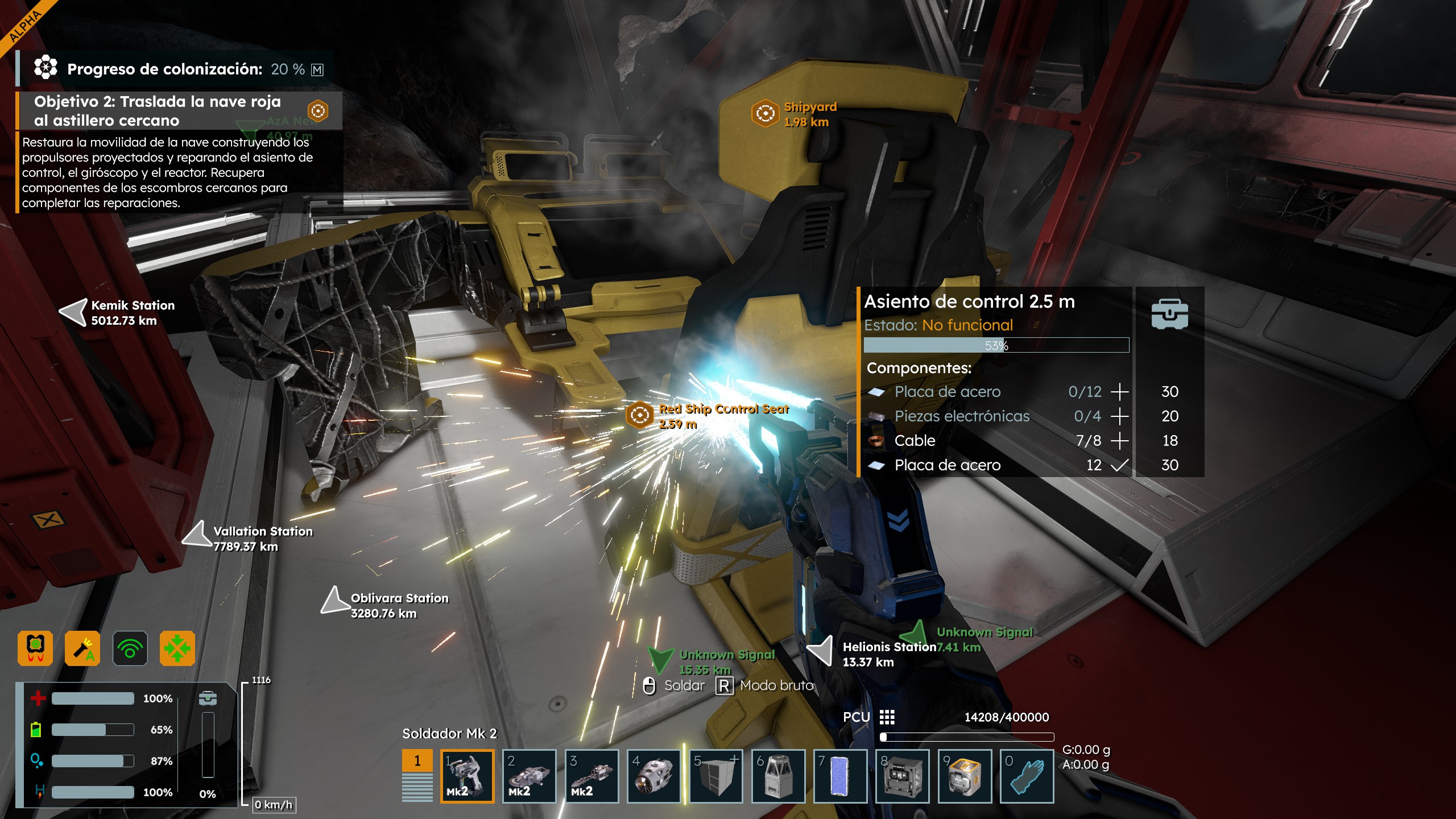1456x819 pixels.
Task: Select the orange toolbar page 1 indicator
Action: (417, 760)
